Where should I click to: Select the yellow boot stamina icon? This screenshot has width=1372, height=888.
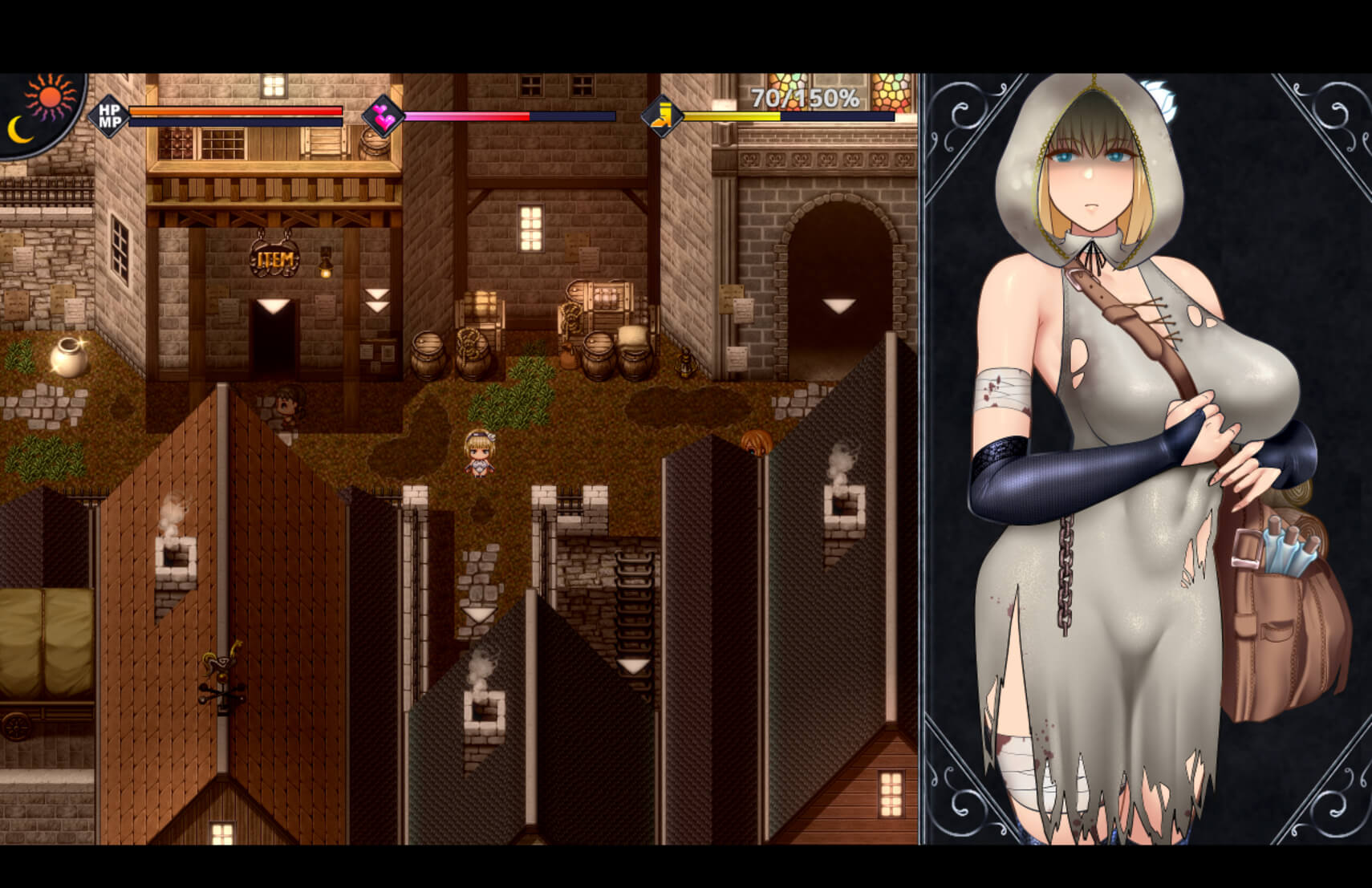point(662,116)
